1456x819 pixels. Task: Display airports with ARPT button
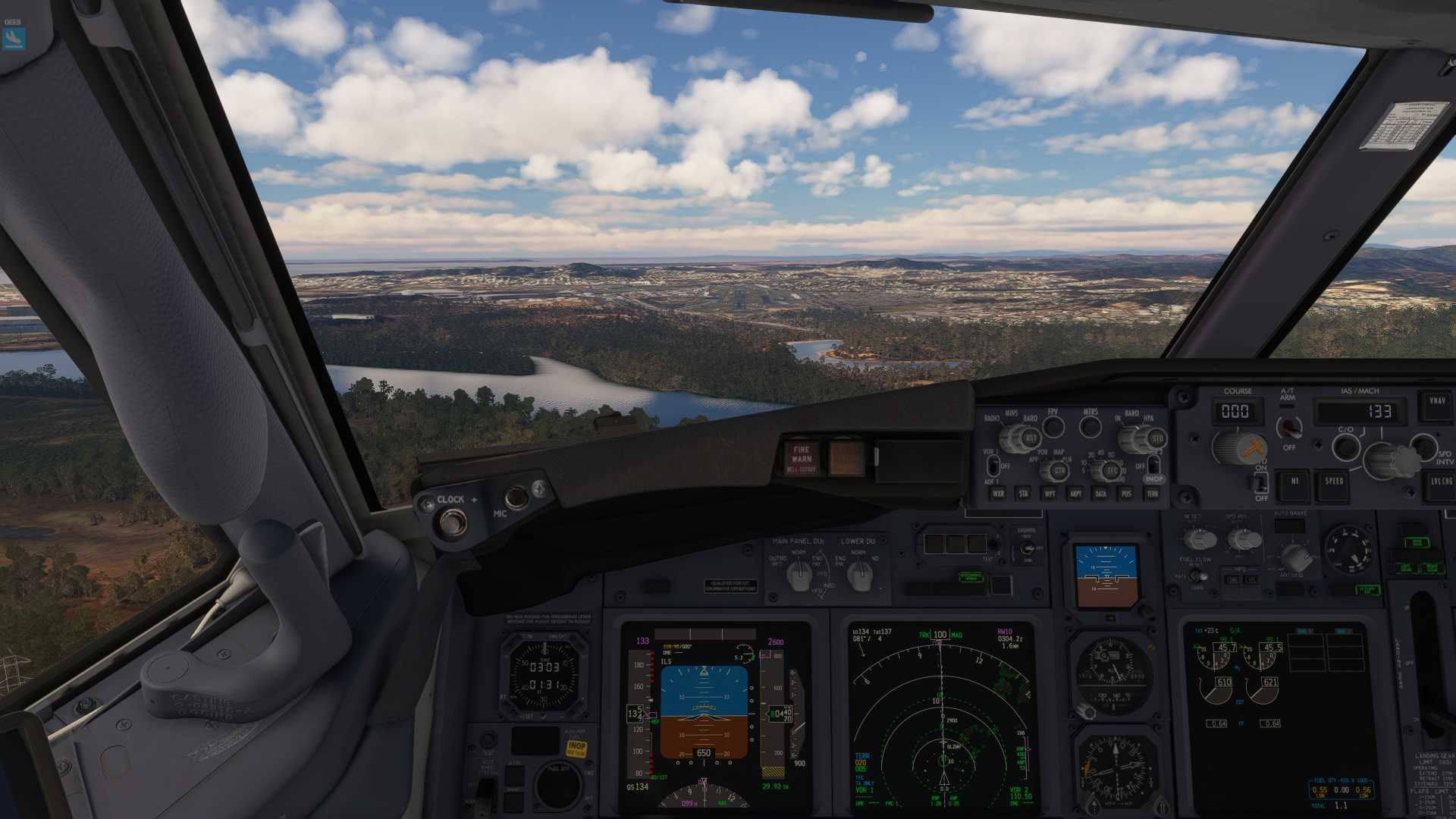tap(1075, 494)
